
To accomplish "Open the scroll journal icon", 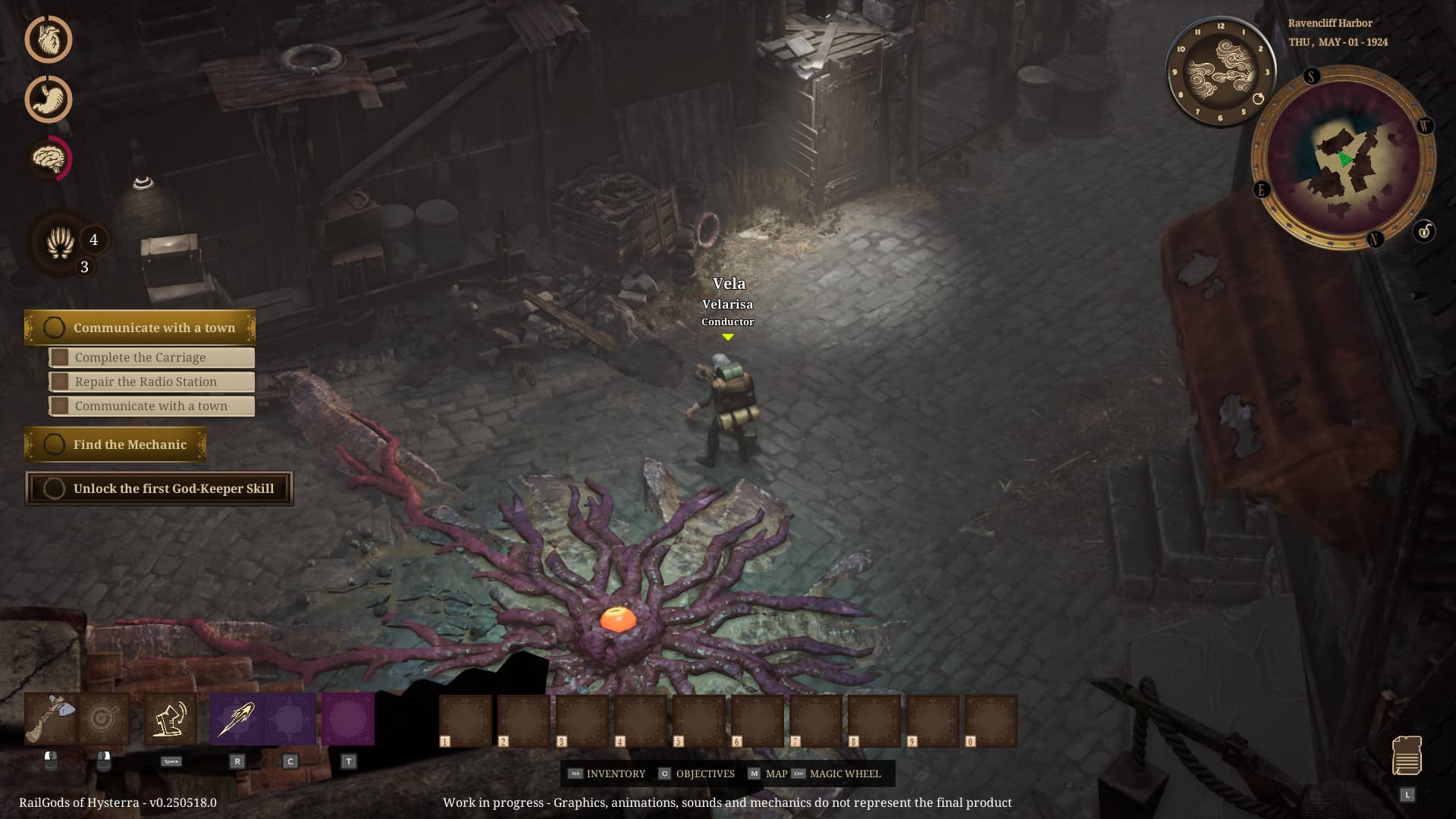I will click(1407, 755).
